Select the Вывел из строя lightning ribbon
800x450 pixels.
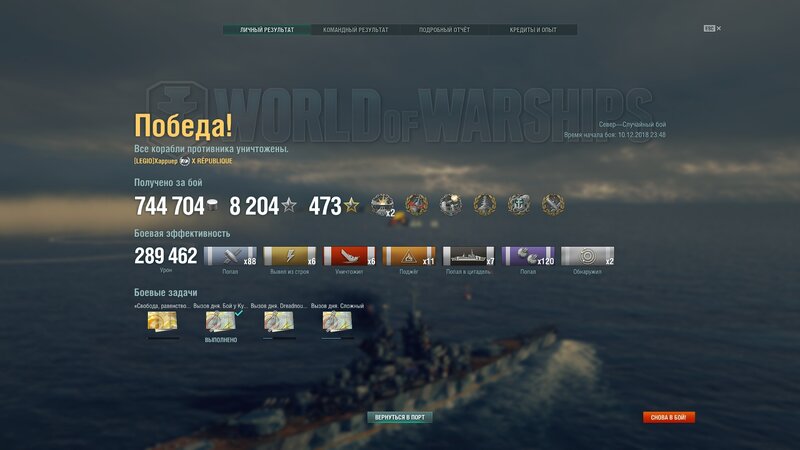coord(290,257)
